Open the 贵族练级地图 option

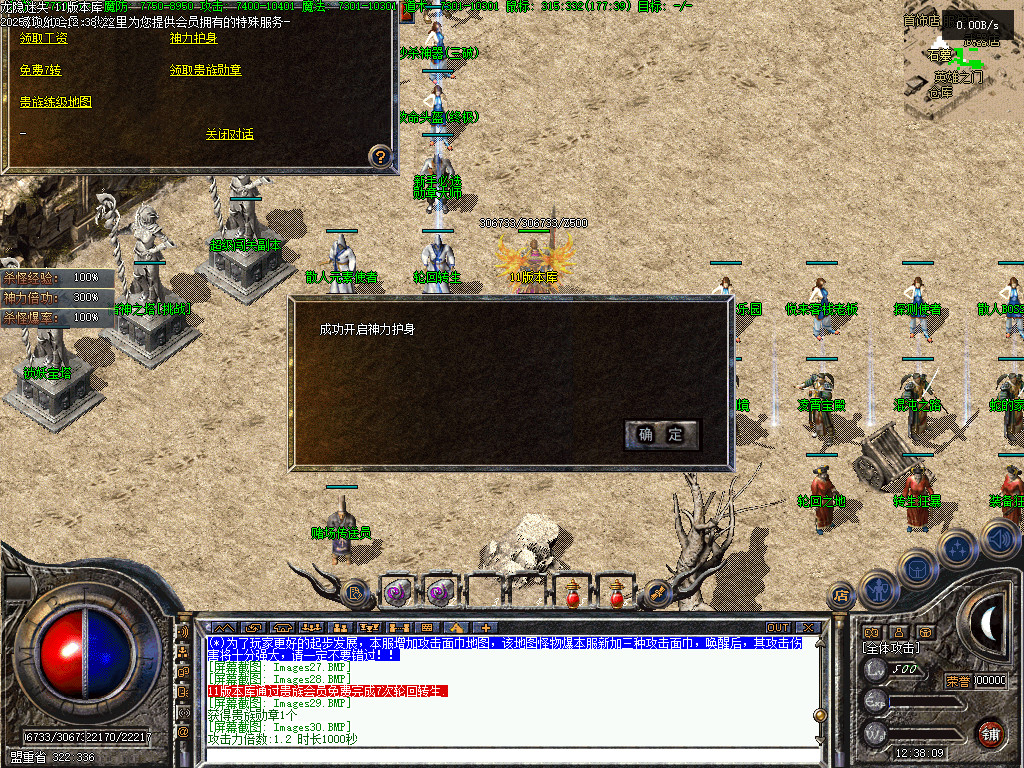coord(56,102)
